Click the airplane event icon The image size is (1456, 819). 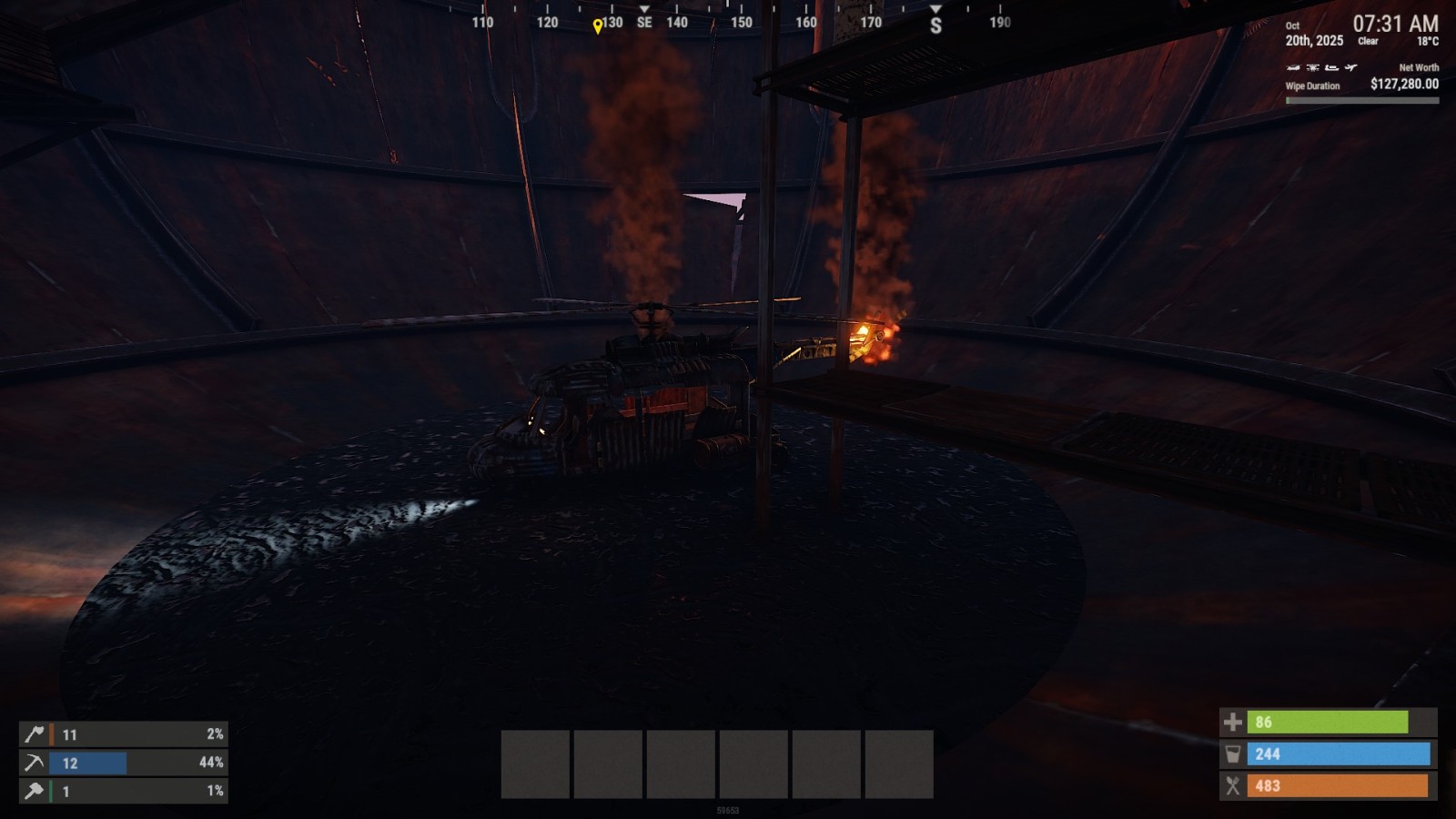coord(1350,67)
